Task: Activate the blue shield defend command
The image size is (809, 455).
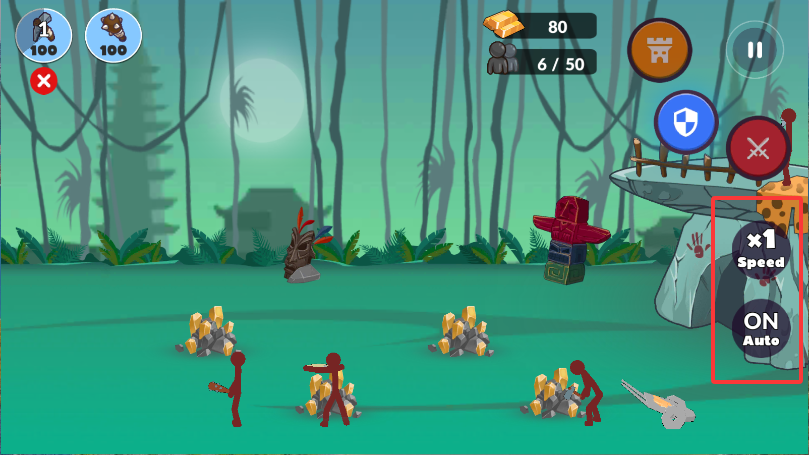Action: click(x=686, y=123)
